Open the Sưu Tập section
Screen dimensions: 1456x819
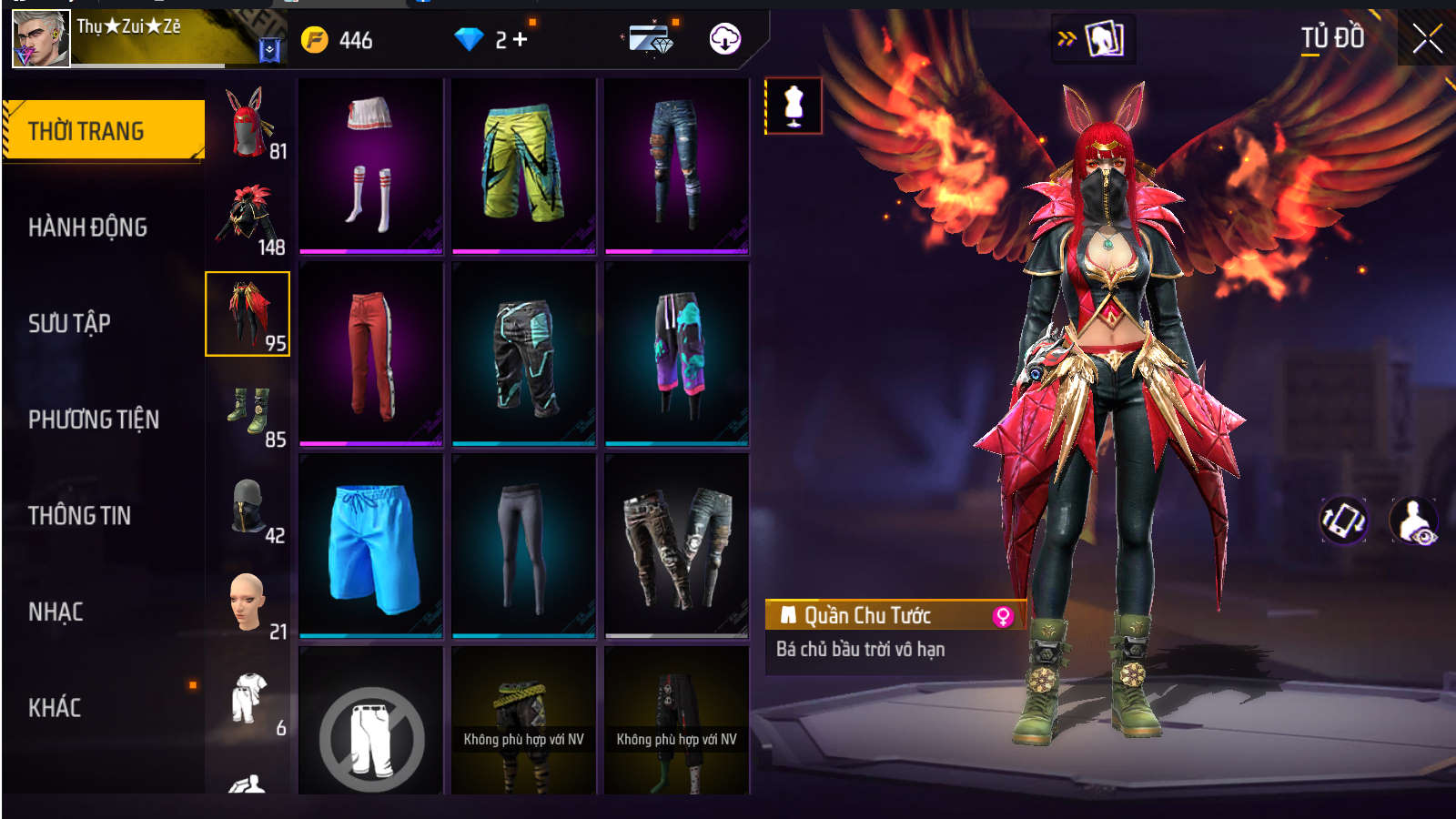pyautogui.click(x=70, y=324)
